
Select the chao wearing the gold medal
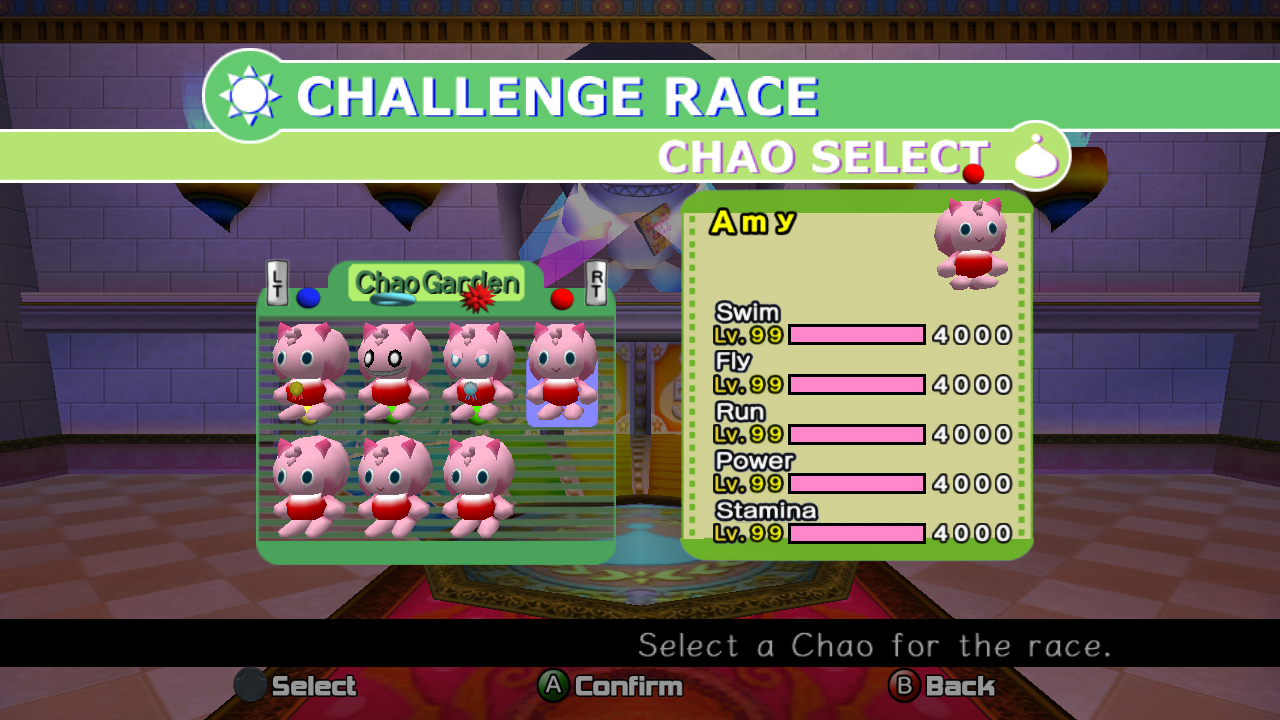[308, 372]
